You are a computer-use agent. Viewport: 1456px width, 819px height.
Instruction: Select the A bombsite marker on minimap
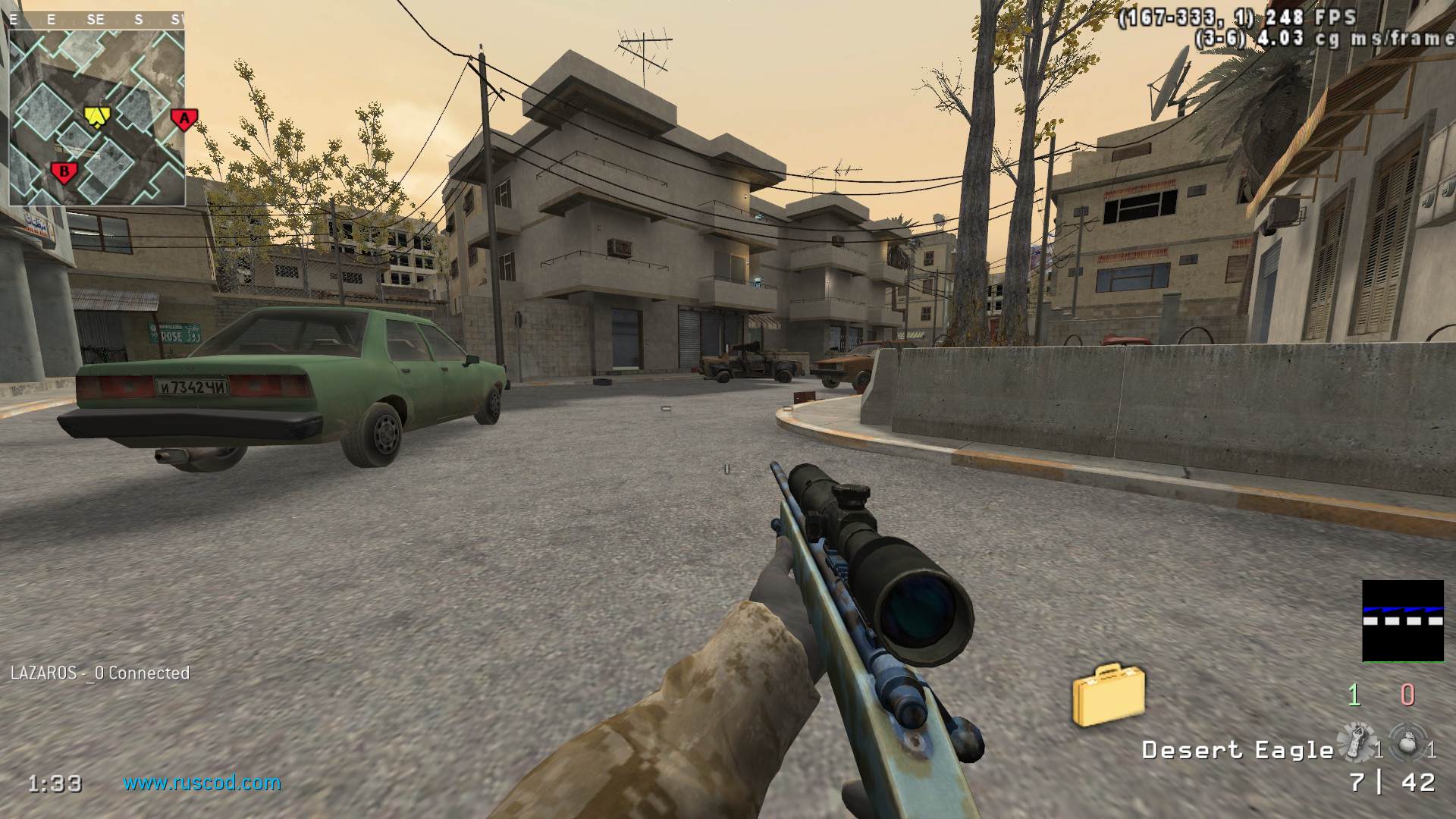[184, 118]
